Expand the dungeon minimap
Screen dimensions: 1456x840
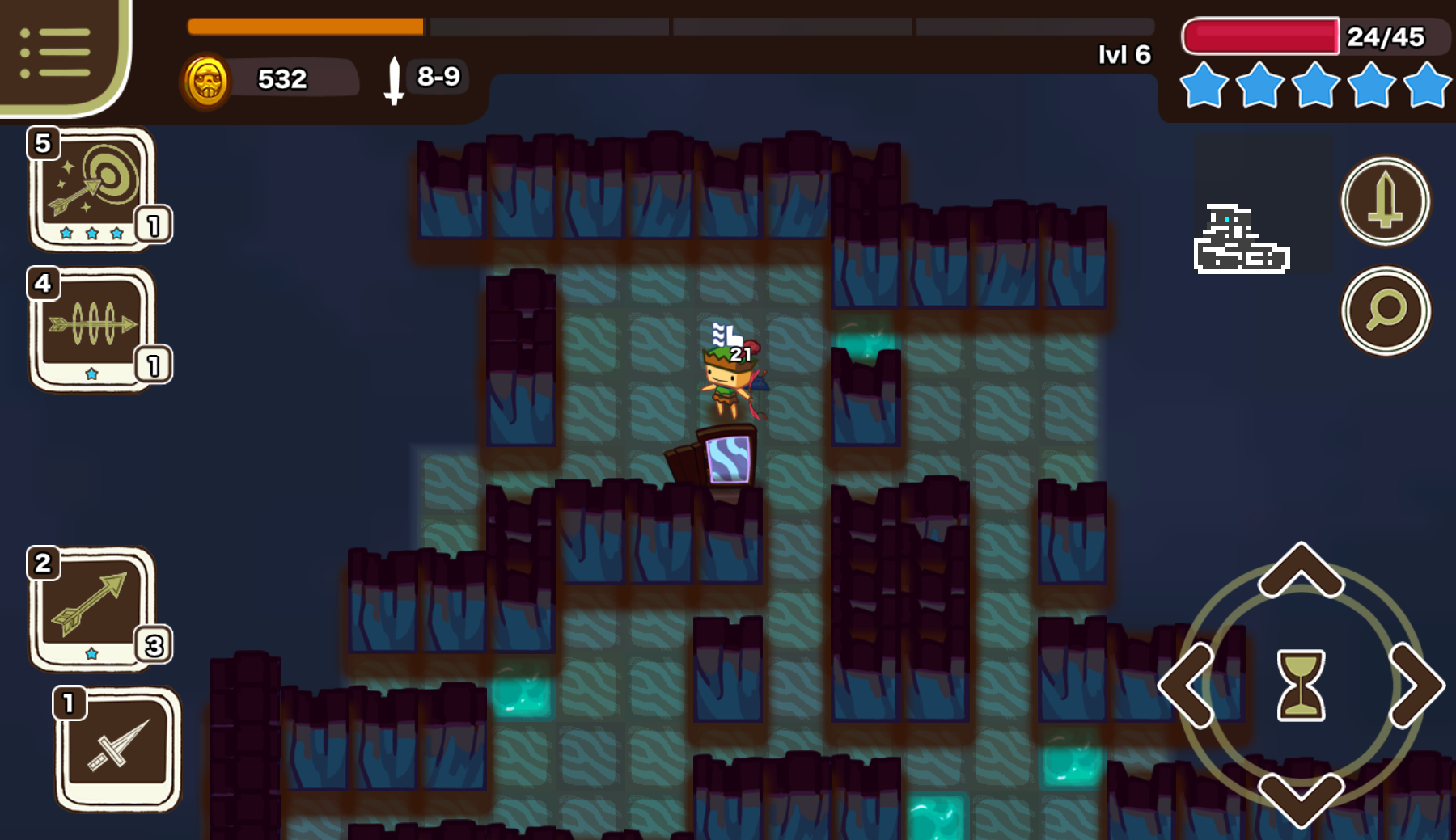coord(1242,239)
